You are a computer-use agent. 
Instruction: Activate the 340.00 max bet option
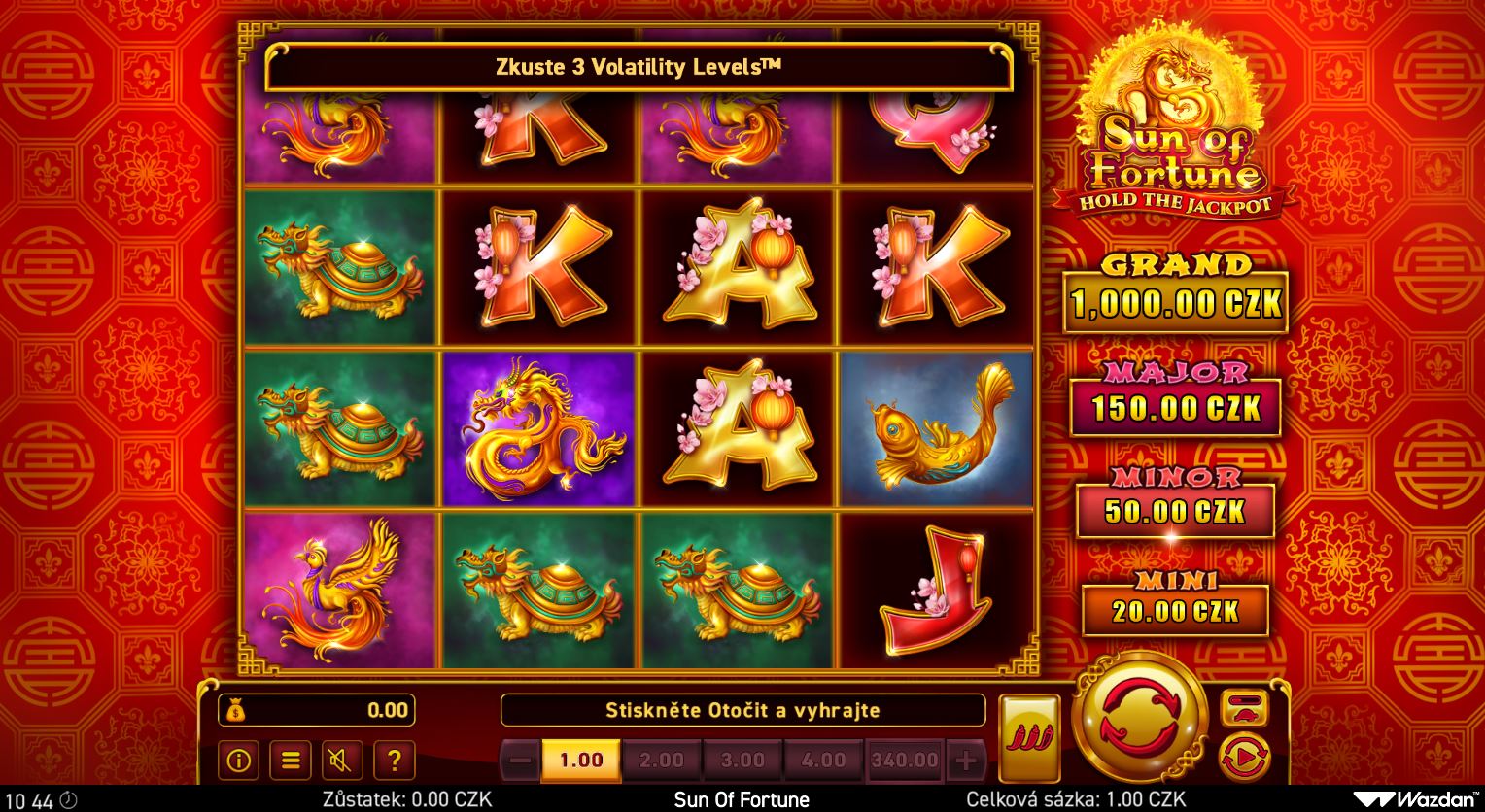coord(905,761)
